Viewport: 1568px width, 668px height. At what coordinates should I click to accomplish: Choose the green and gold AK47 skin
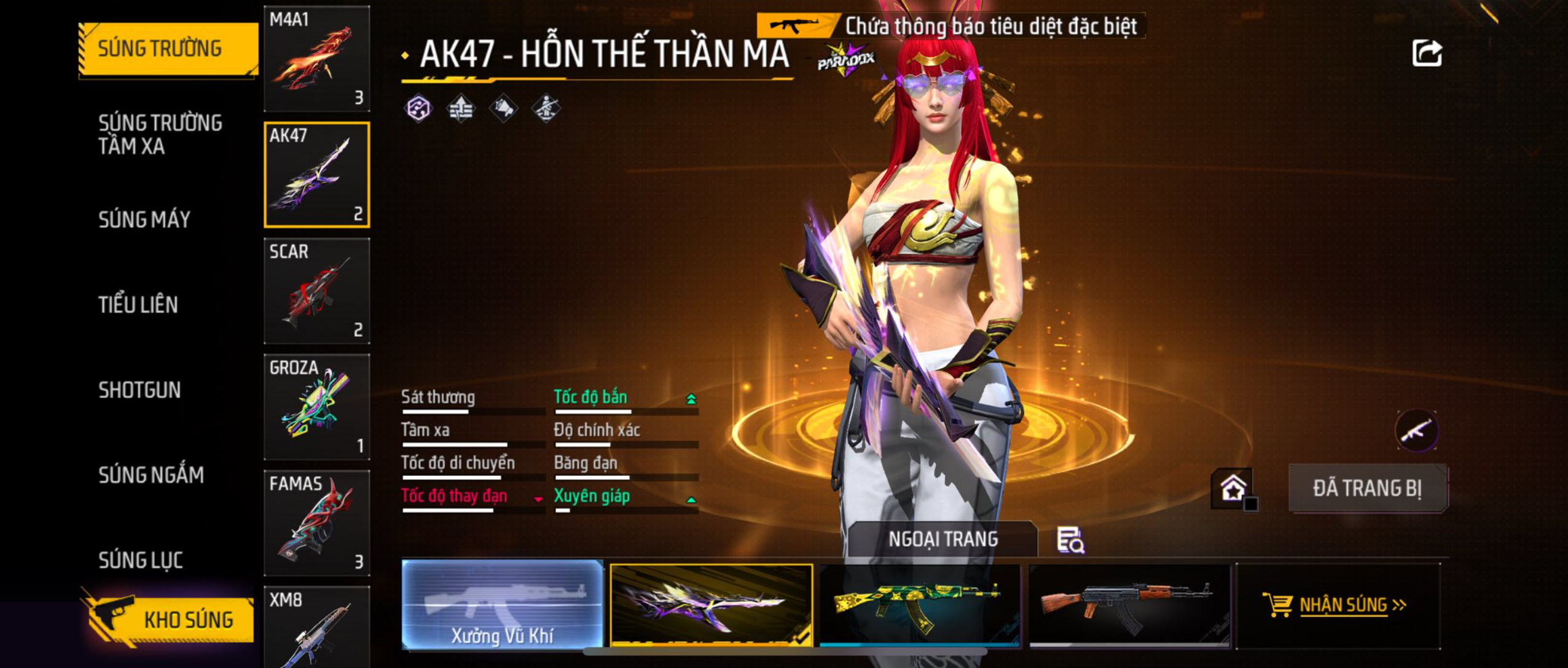tap(920, 605)
